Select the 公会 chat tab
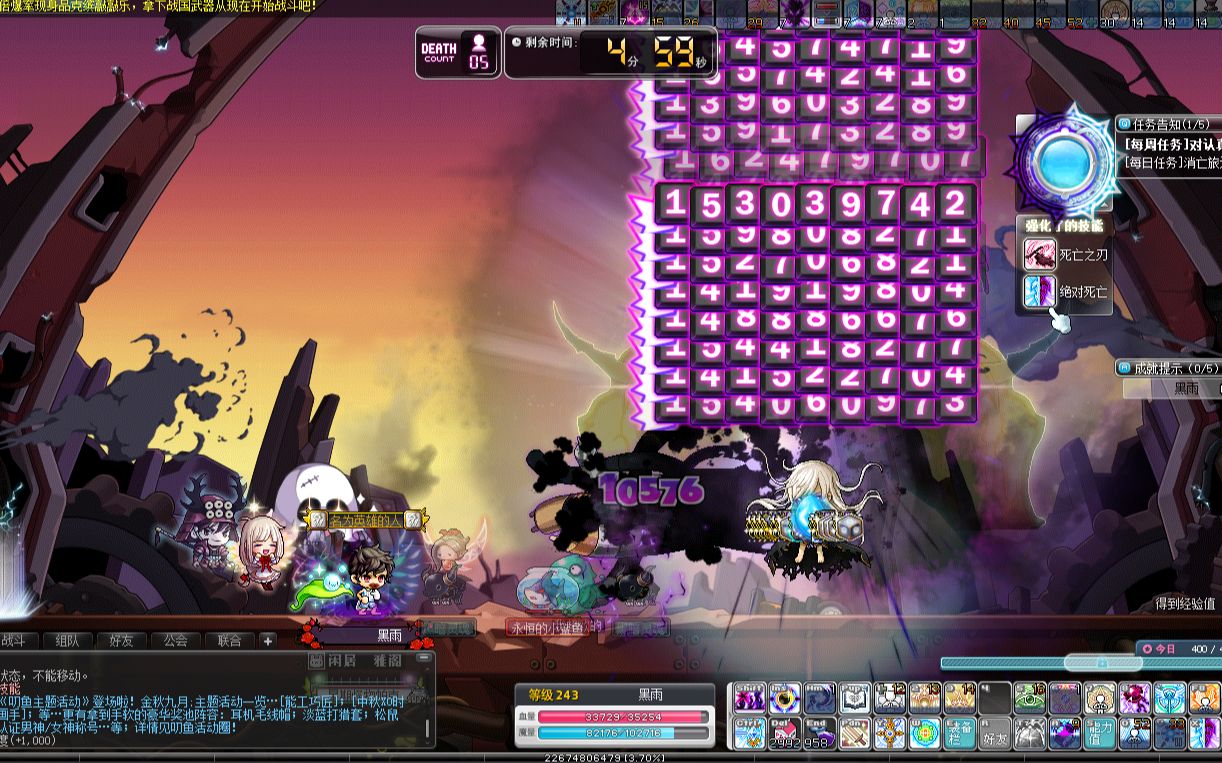 point(175,640)
